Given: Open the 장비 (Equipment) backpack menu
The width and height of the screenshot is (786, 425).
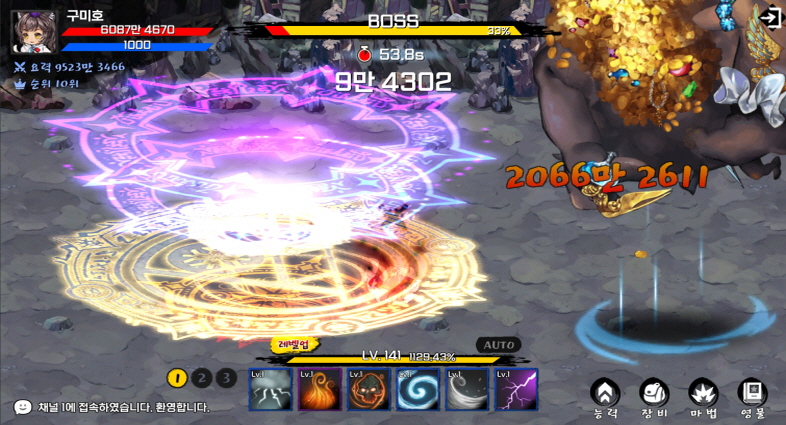Looking at the screenshot, I should click(x=653, y=395).
